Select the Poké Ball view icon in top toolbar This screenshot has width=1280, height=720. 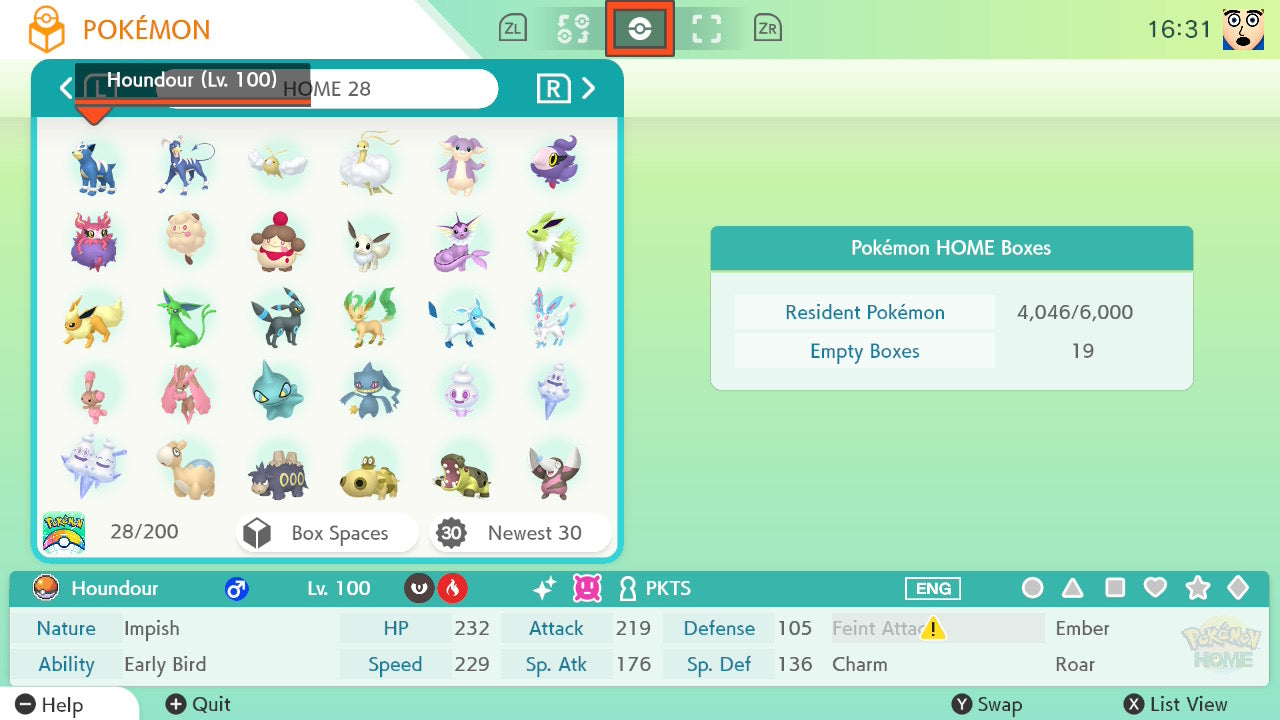tap(640, 28)
